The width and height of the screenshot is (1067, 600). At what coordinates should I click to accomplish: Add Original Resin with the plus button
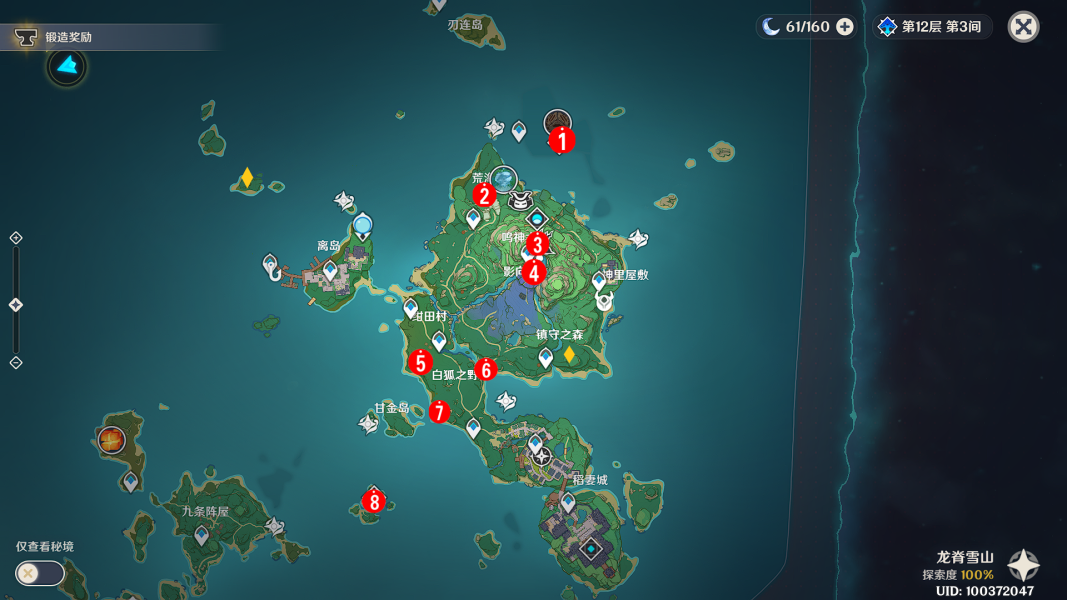845,27
